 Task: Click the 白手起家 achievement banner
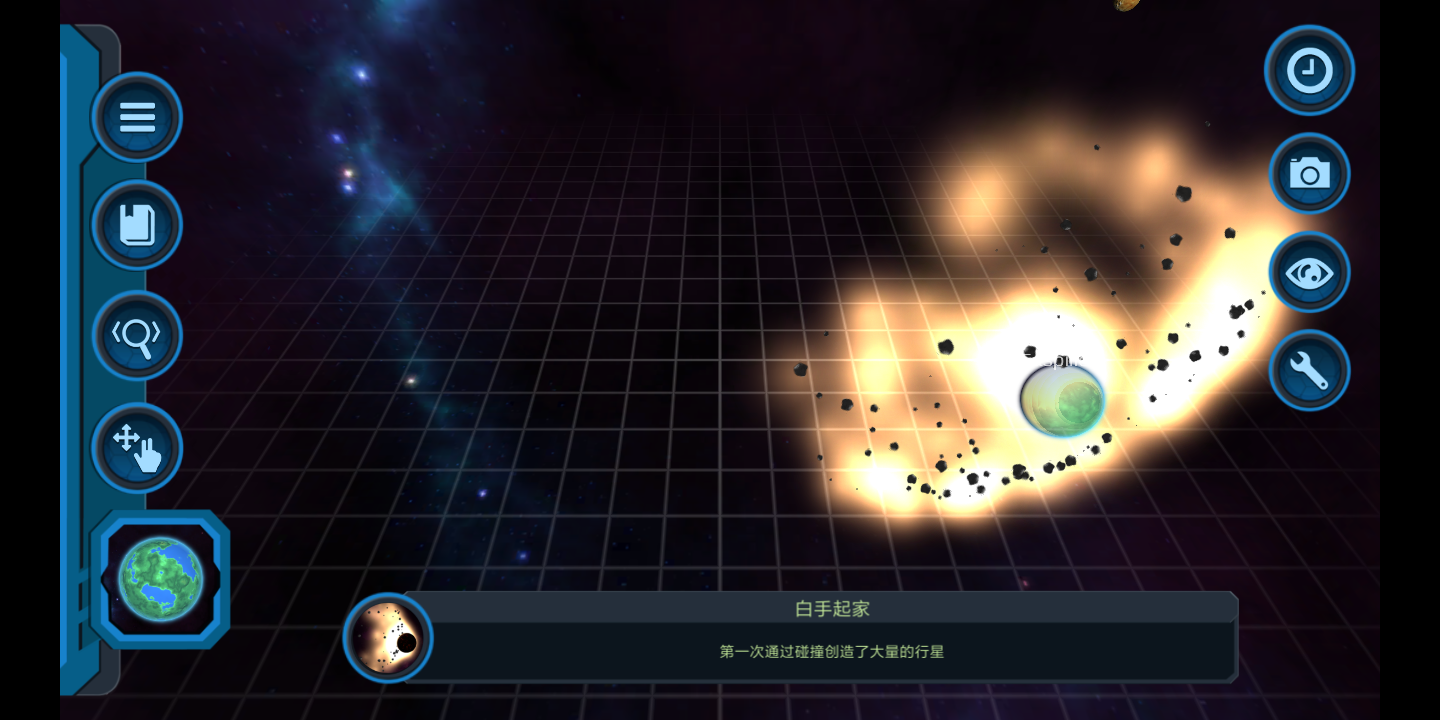(x=833, y=610)
